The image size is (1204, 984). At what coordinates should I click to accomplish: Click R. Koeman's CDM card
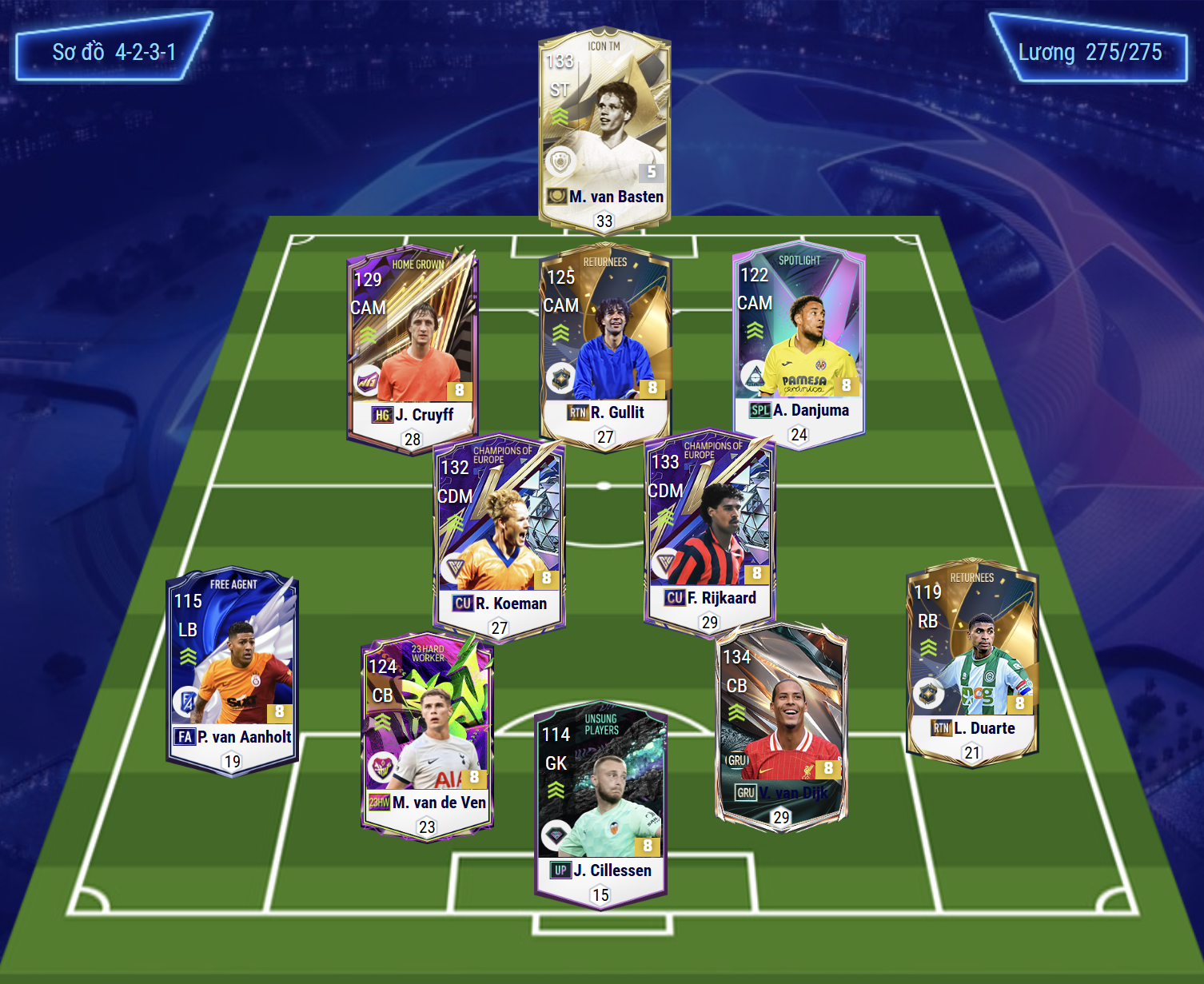(x=499, y=537)
